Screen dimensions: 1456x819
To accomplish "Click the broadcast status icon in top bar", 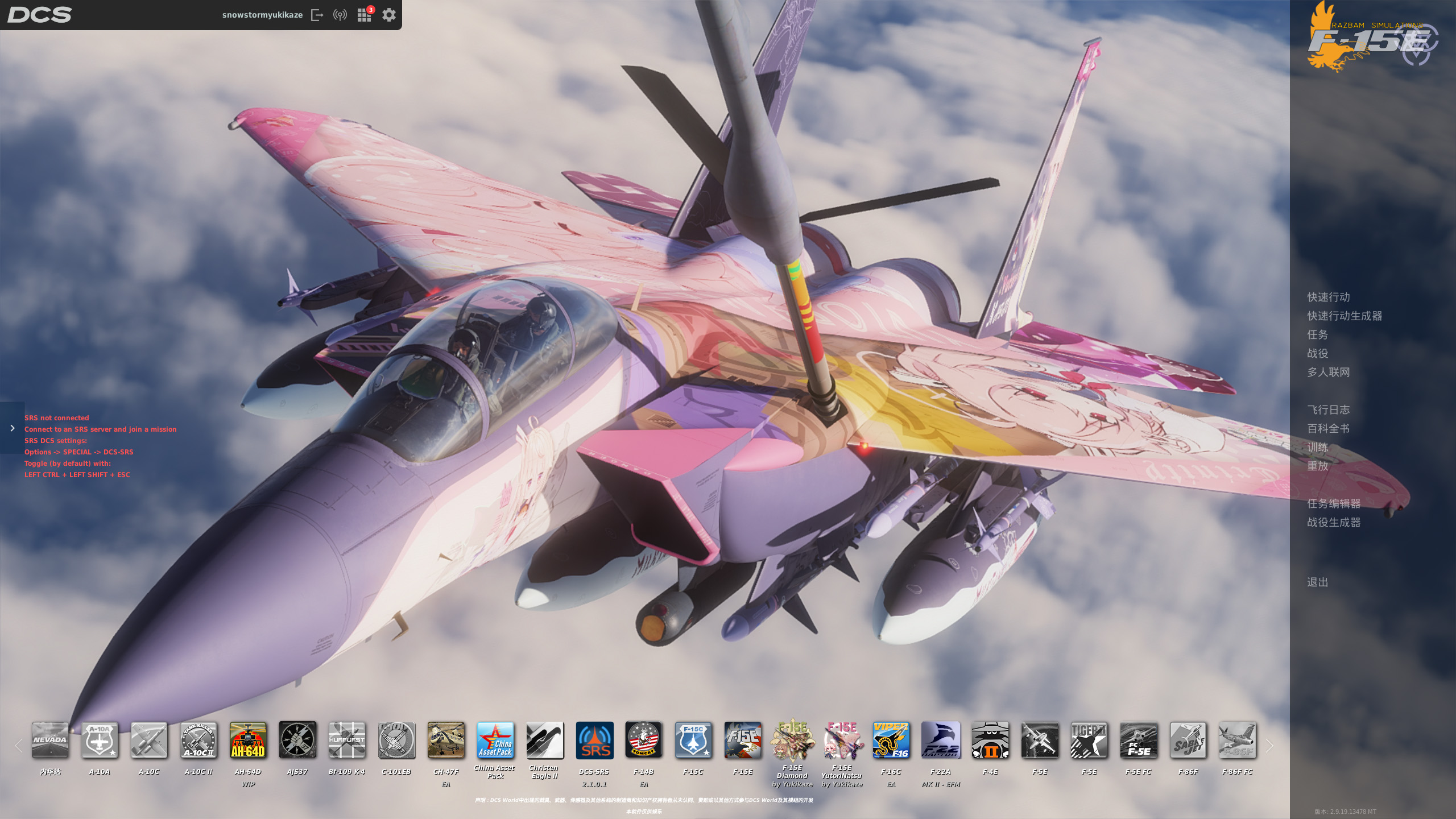I will [x=340, y=15].
